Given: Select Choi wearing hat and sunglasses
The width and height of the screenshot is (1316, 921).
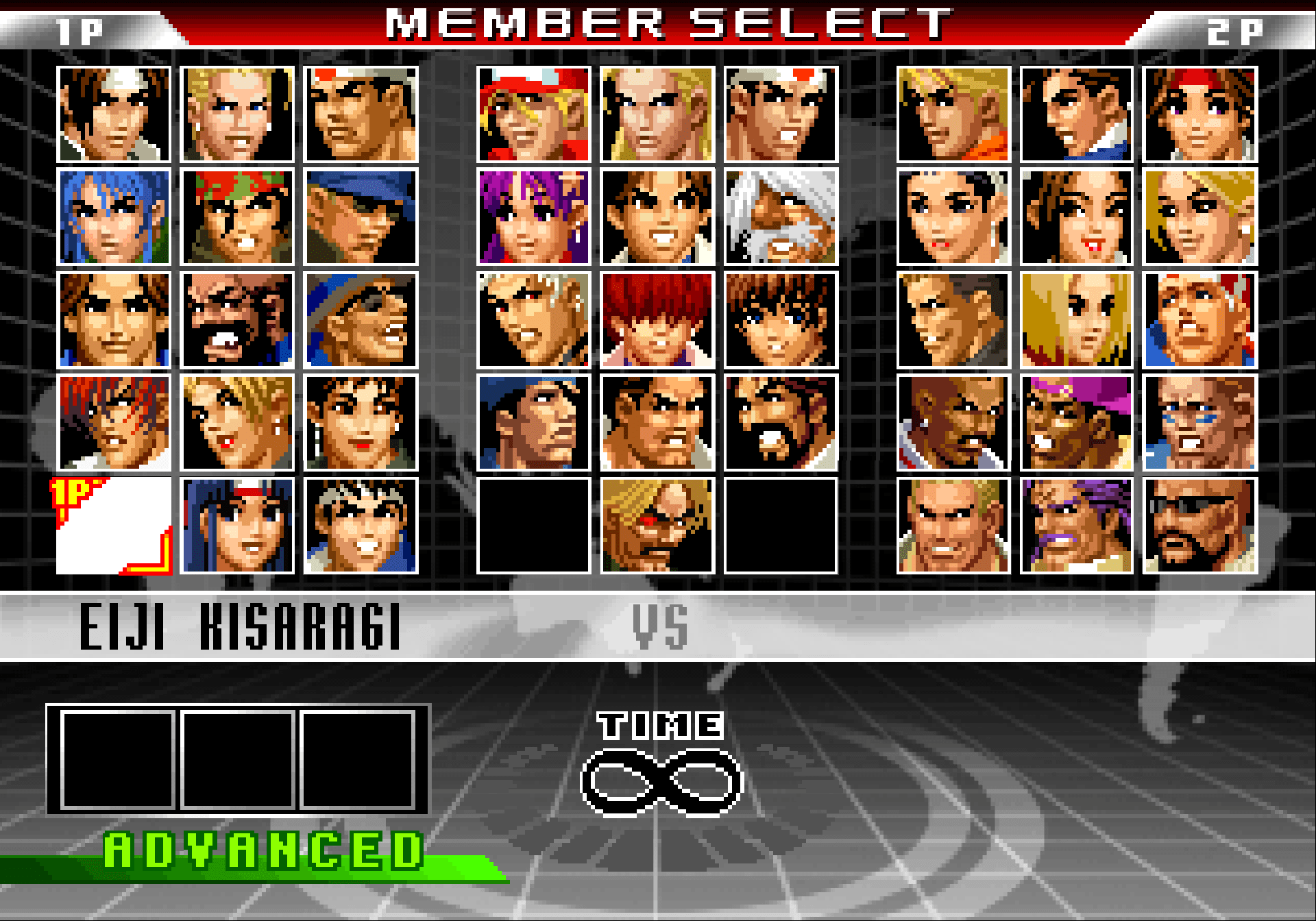Looking at the screenshot, I should point(361,320).
